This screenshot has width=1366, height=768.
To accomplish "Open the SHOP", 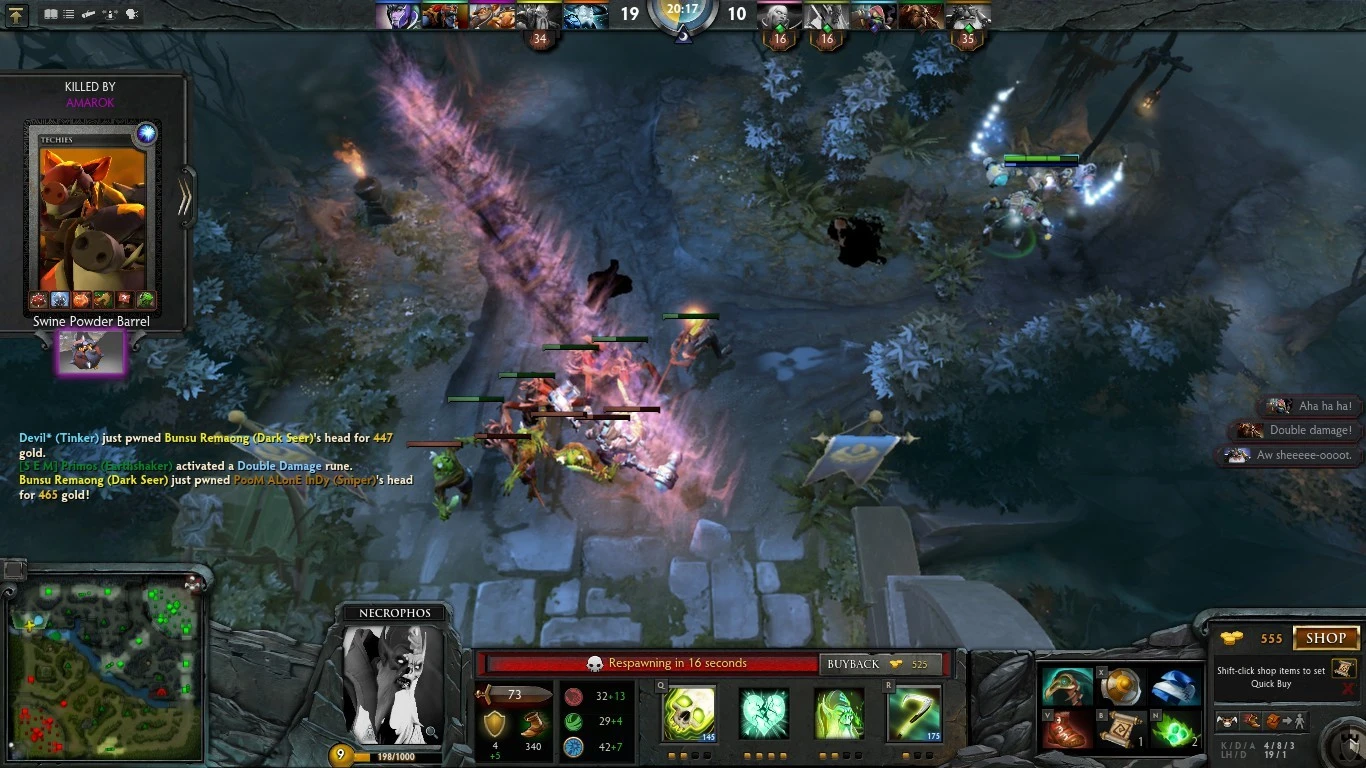I will (1327, 638).
